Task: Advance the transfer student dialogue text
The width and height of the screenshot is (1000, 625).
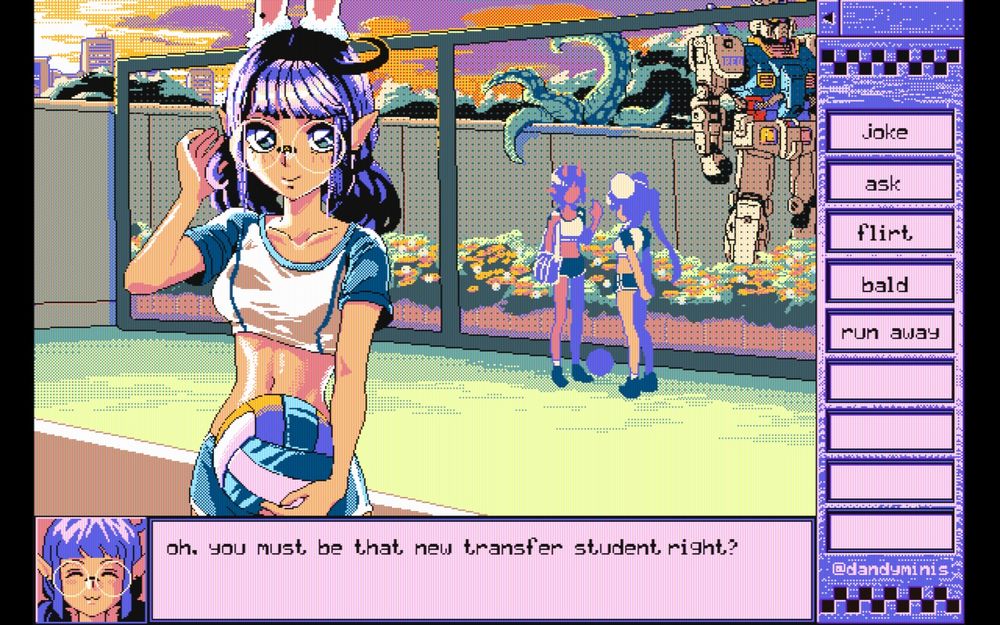Action: click(x=480, y=568)
